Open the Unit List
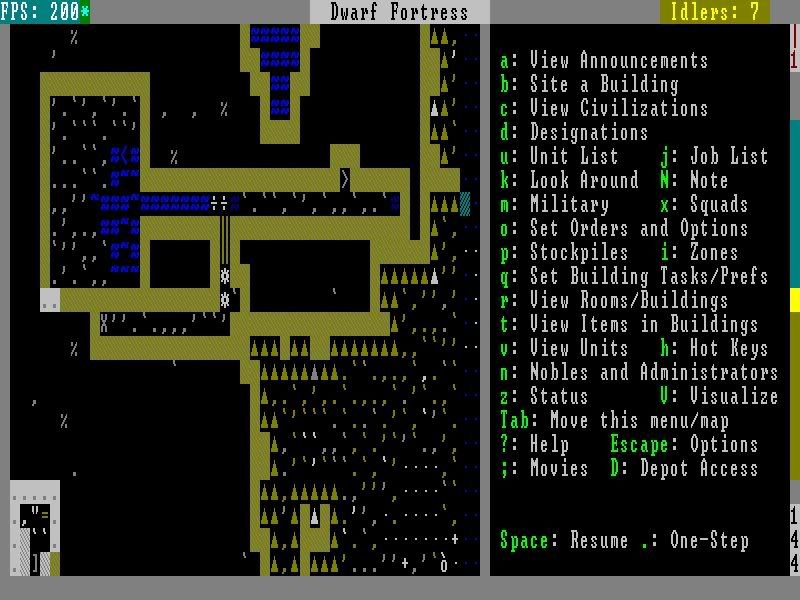Viewport: 800px width, 600px height. (559, 157)
